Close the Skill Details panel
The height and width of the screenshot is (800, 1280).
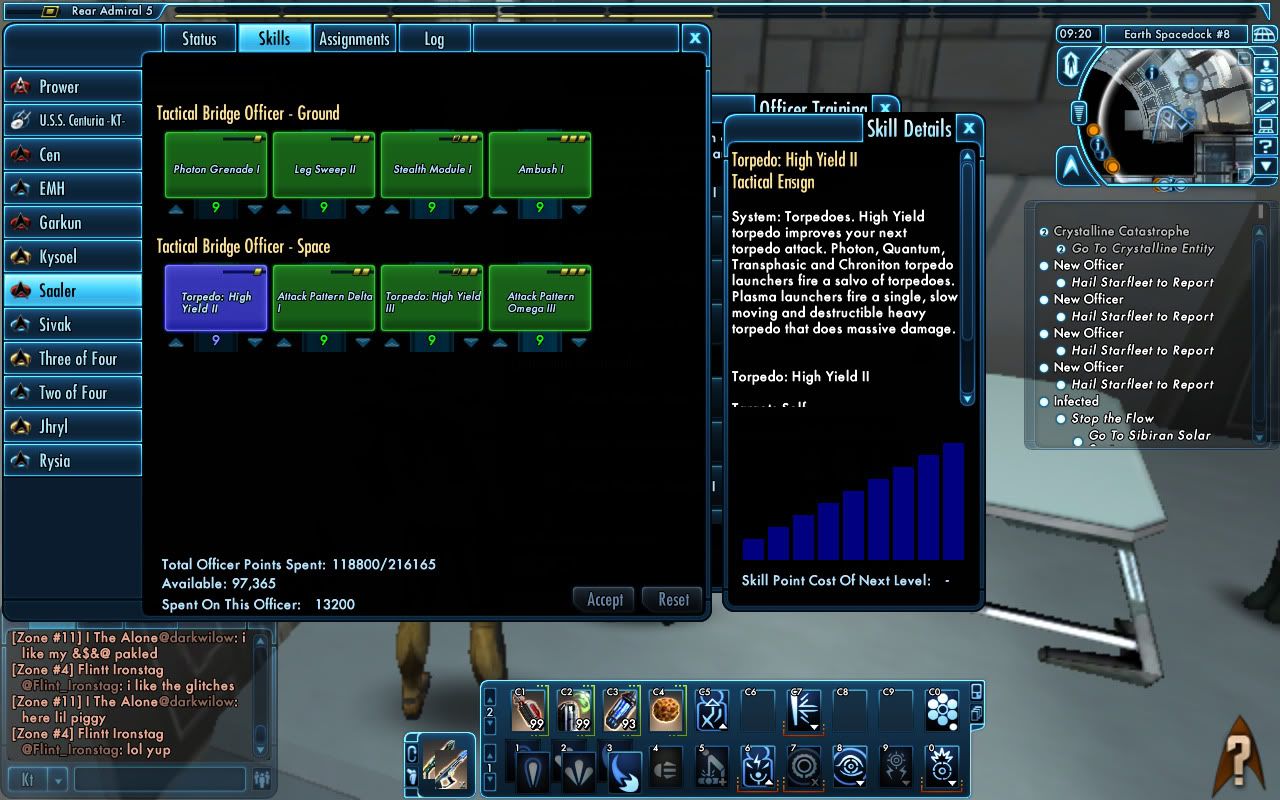(968, 128)
